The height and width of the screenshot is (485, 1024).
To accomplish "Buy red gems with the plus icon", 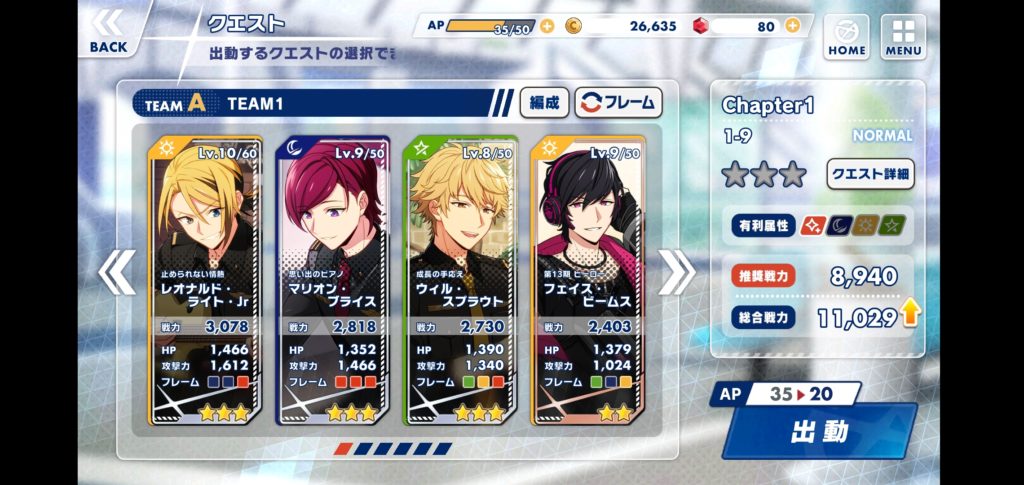I will [792, 27].
